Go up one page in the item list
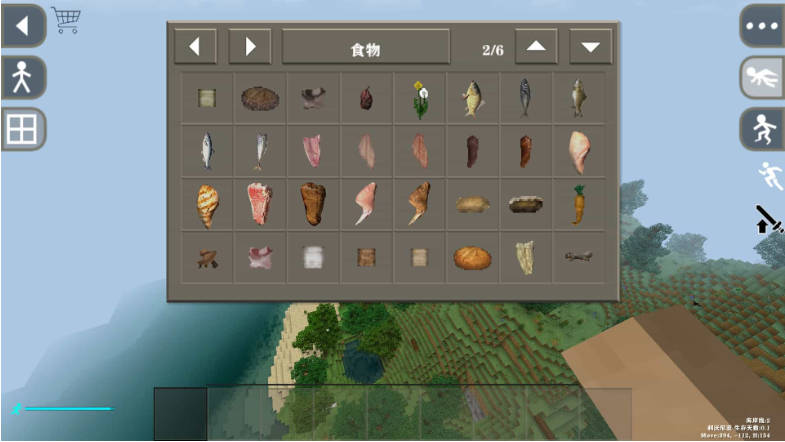 click(536, 46)
